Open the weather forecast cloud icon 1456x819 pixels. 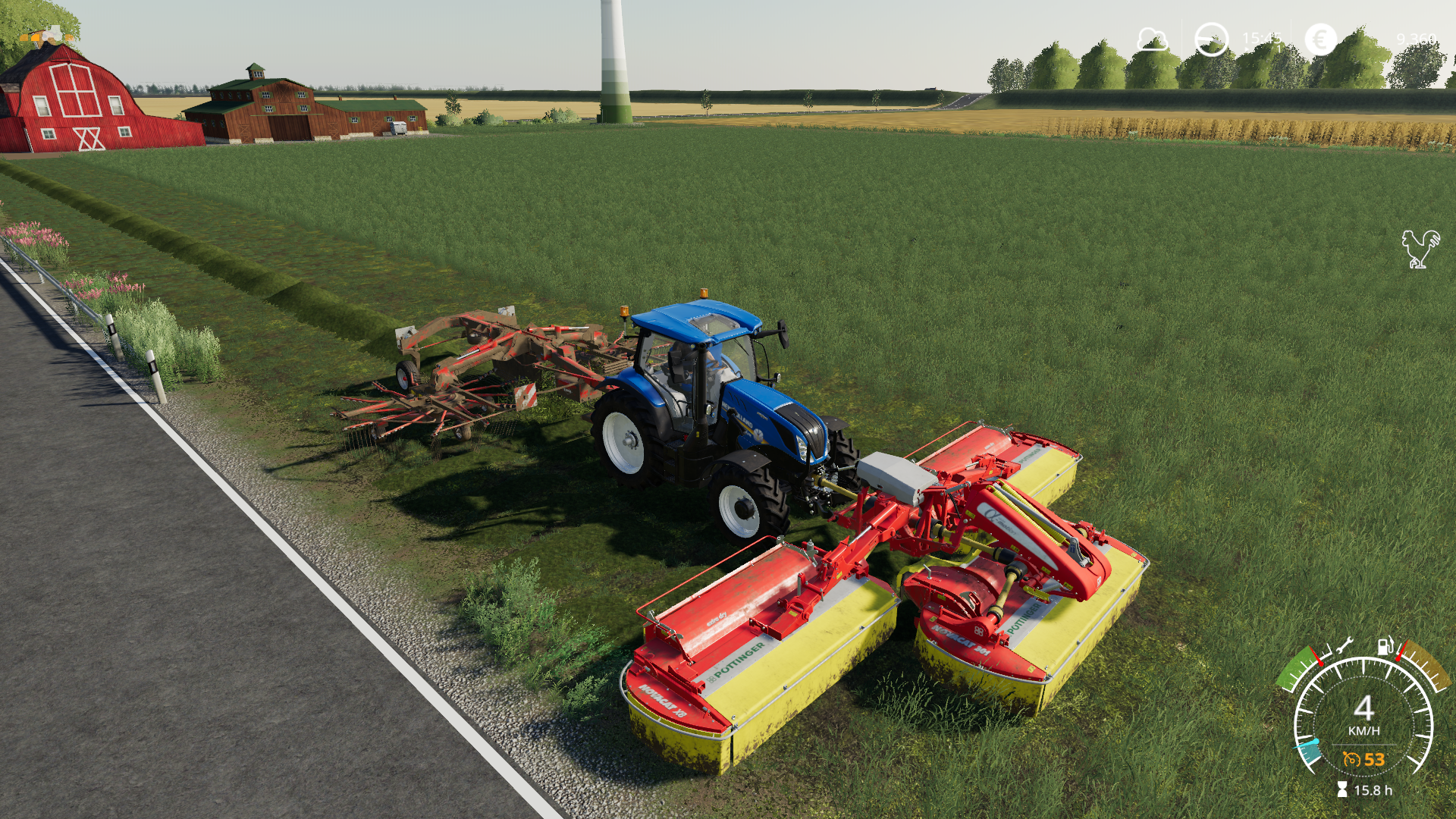[x=1153, y=38]
